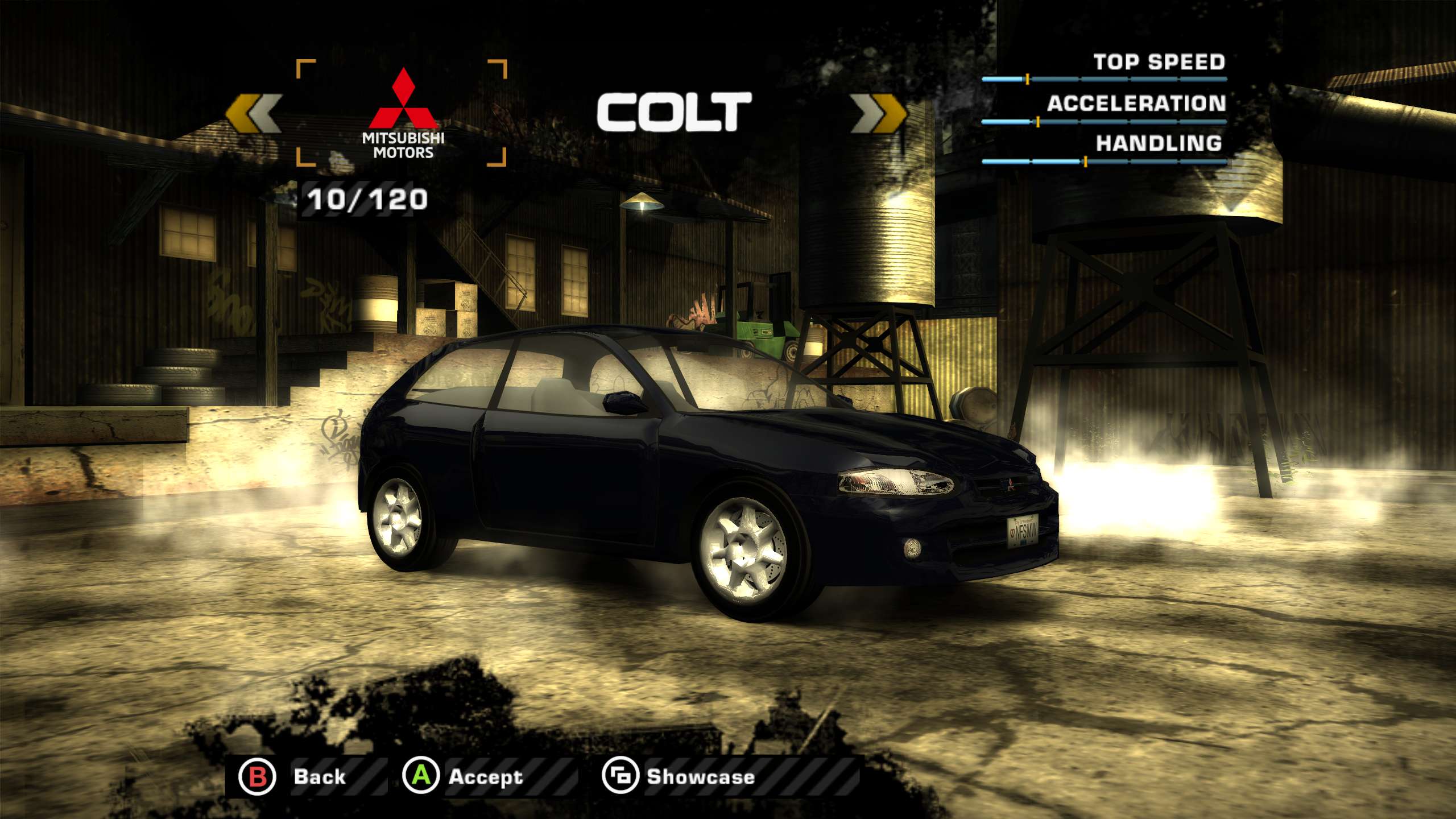Go to the previous car with left arrow
Image resolution: width=1456 pixels, height=819 pixels.
(254, 113)
